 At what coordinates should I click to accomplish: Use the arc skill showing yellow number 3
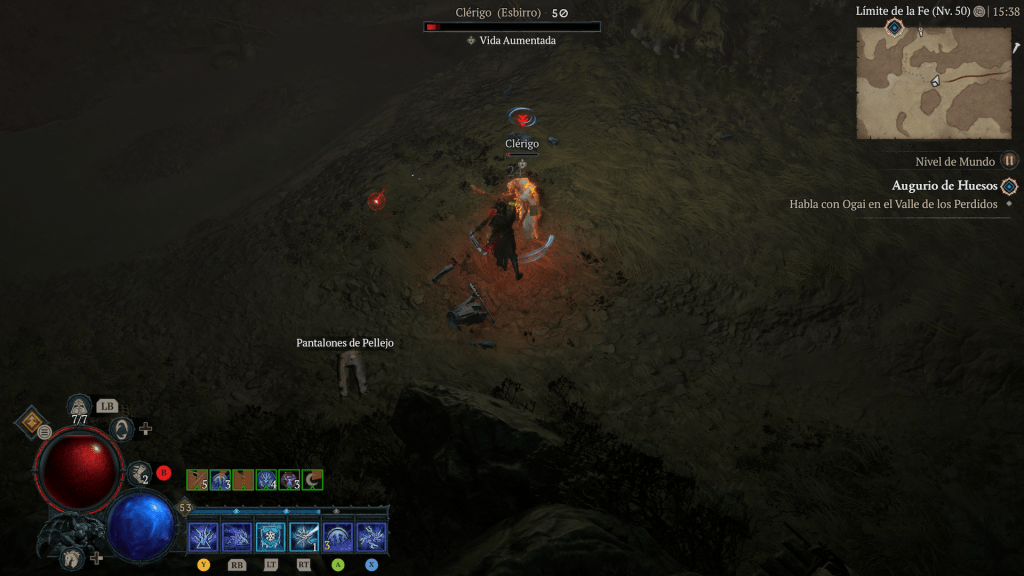337,538
